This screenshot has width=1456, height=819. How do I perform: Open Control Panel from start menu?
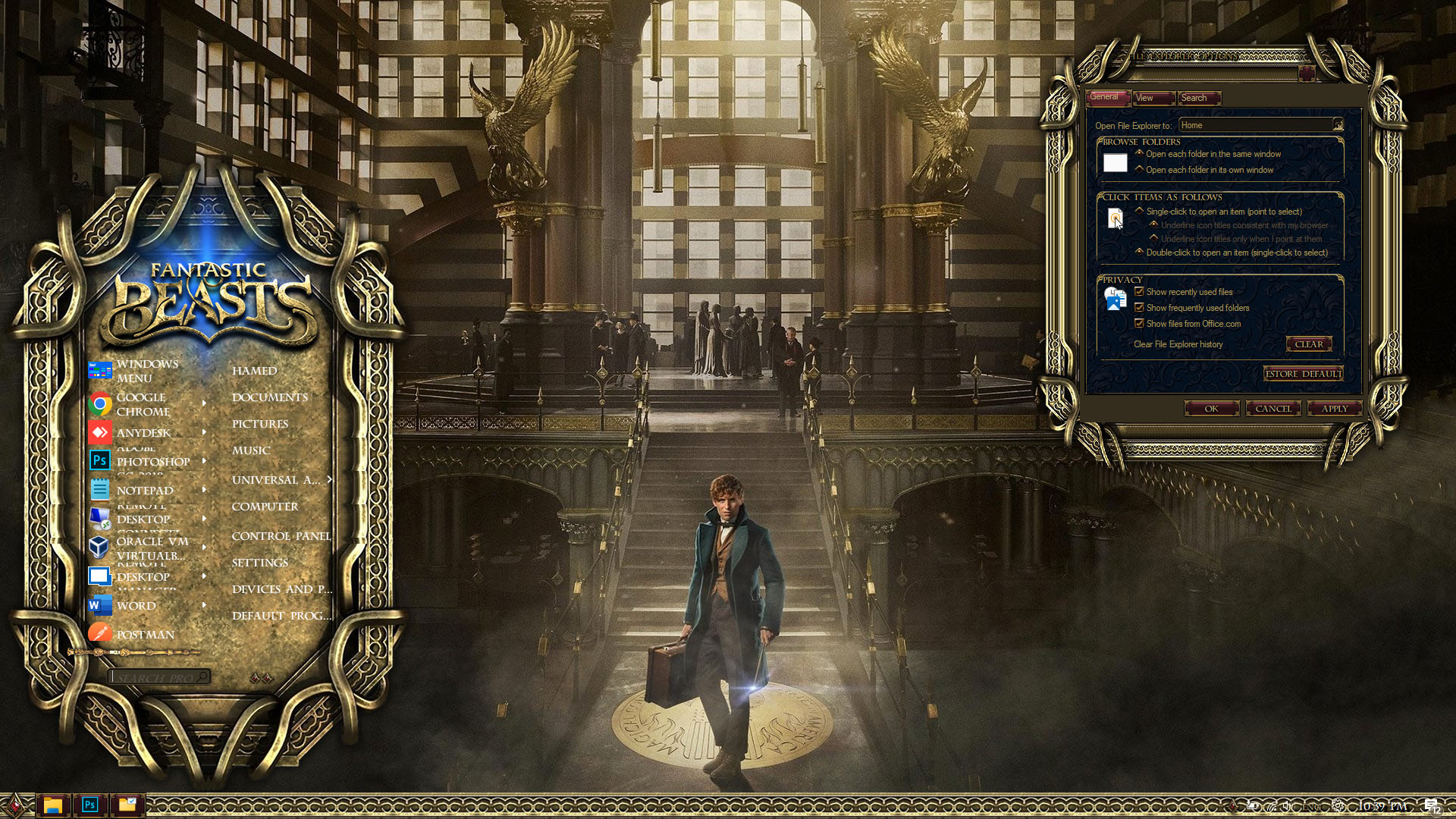click(281, 536)
